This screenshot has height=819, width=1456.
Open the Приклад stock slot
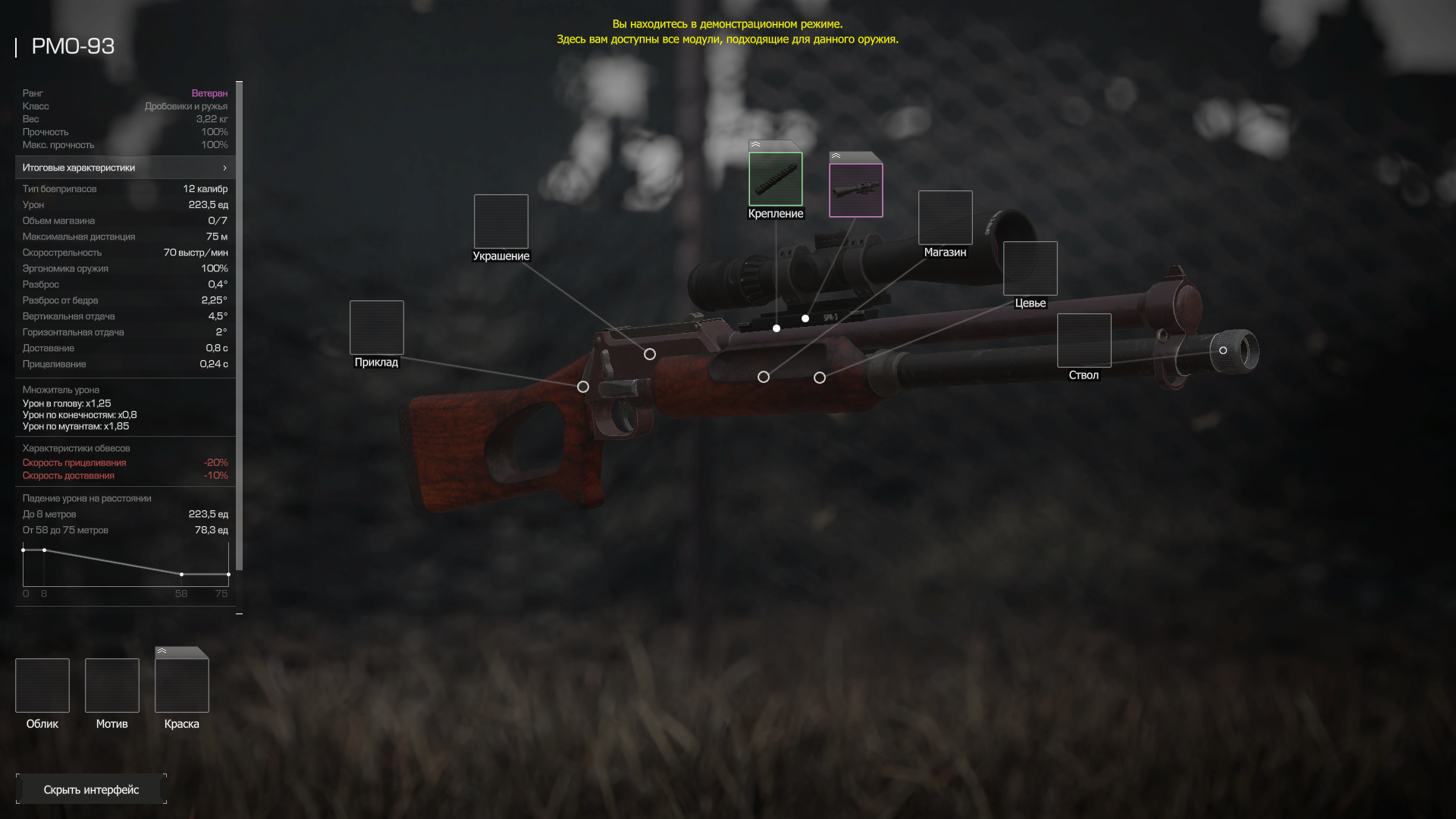[x=377, y=328]
